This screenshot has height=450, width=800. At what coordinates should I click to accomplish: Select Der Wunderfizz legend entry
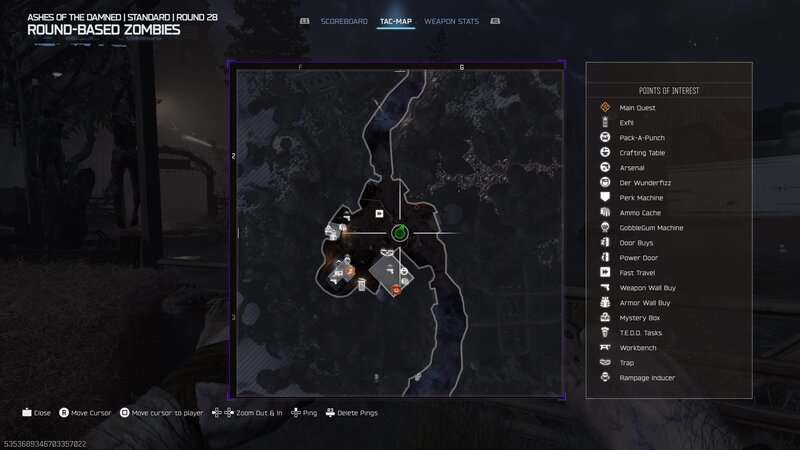tap(642, 182)
